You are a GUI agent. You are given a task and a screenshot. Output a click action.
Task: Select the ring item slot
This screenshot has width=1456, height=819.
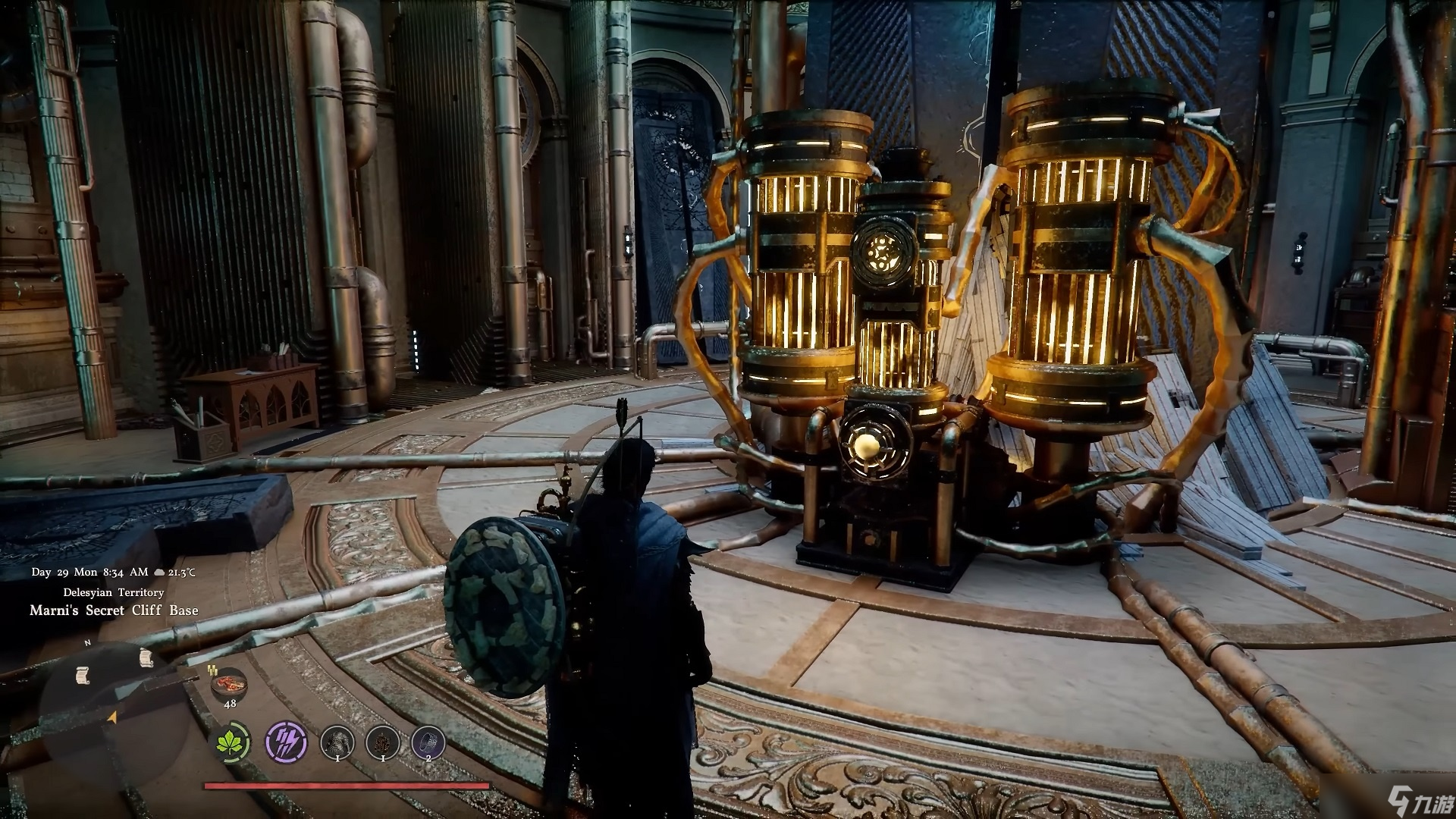click(428, 742)
